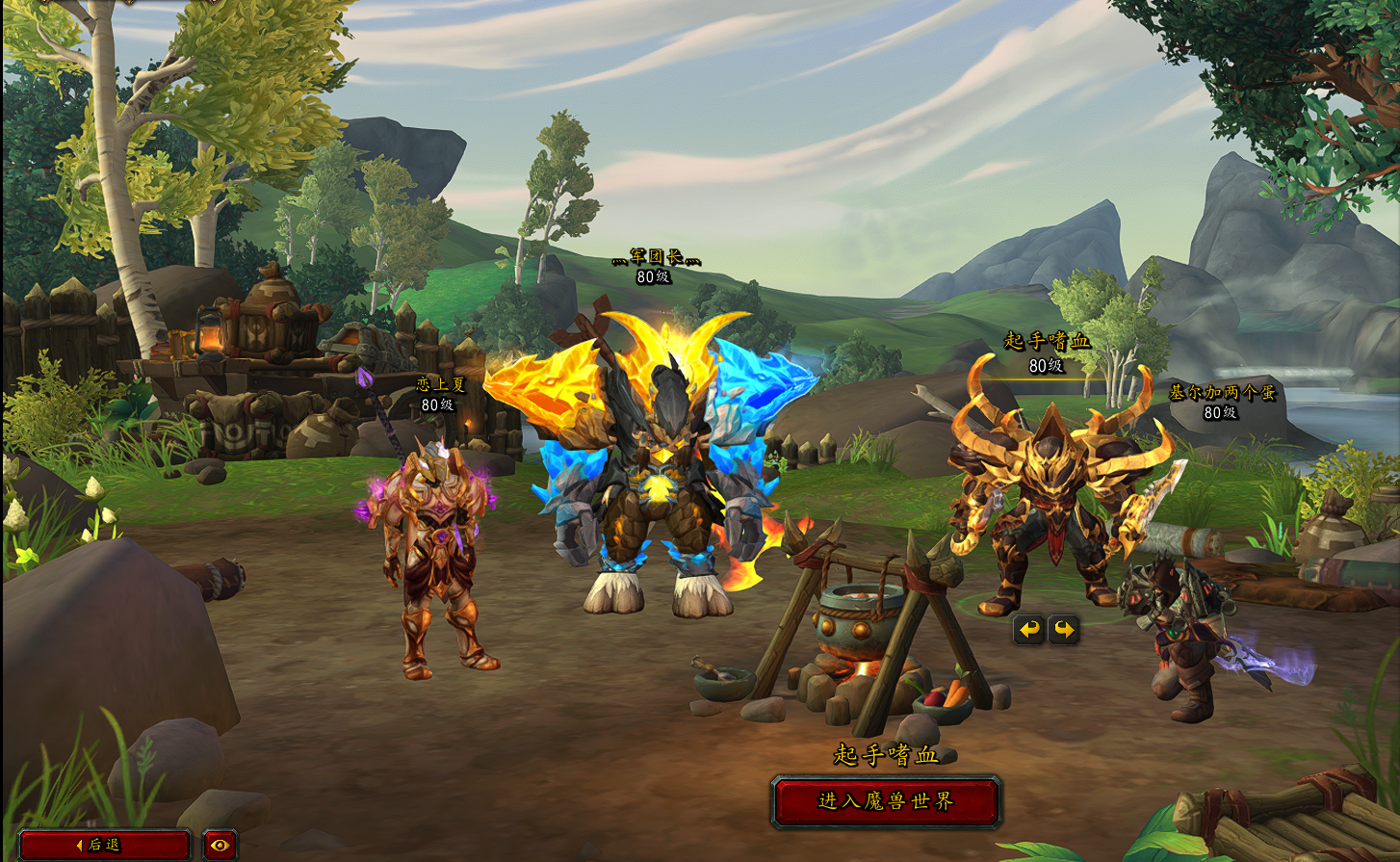The image size is (1400, 862).
Task: Select the character named 恋上夏
Action: [x=440, y=384]
